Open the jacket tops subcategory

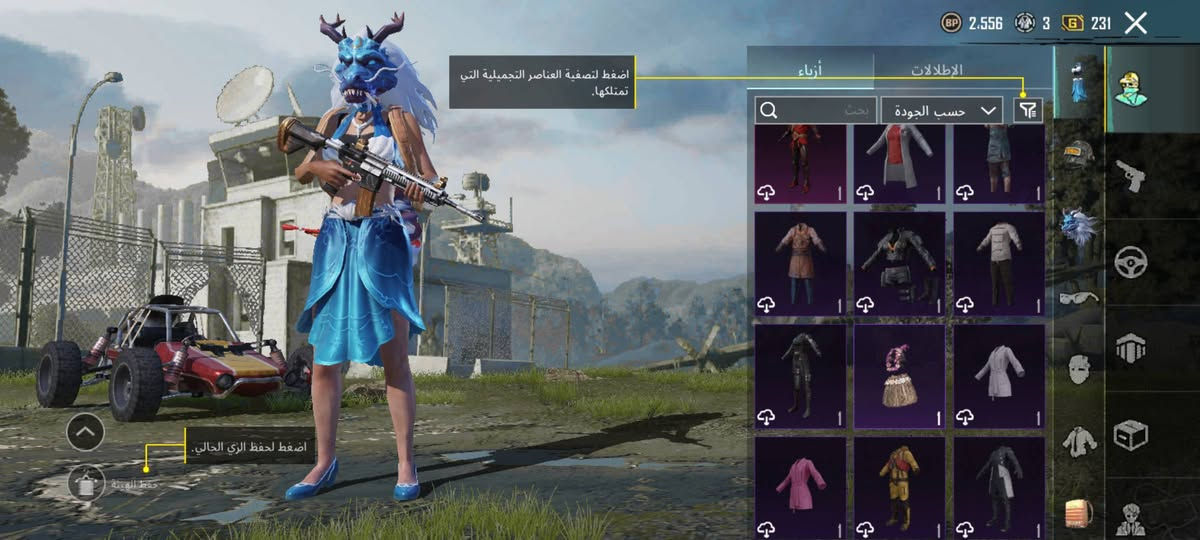tap(1077, 440)
